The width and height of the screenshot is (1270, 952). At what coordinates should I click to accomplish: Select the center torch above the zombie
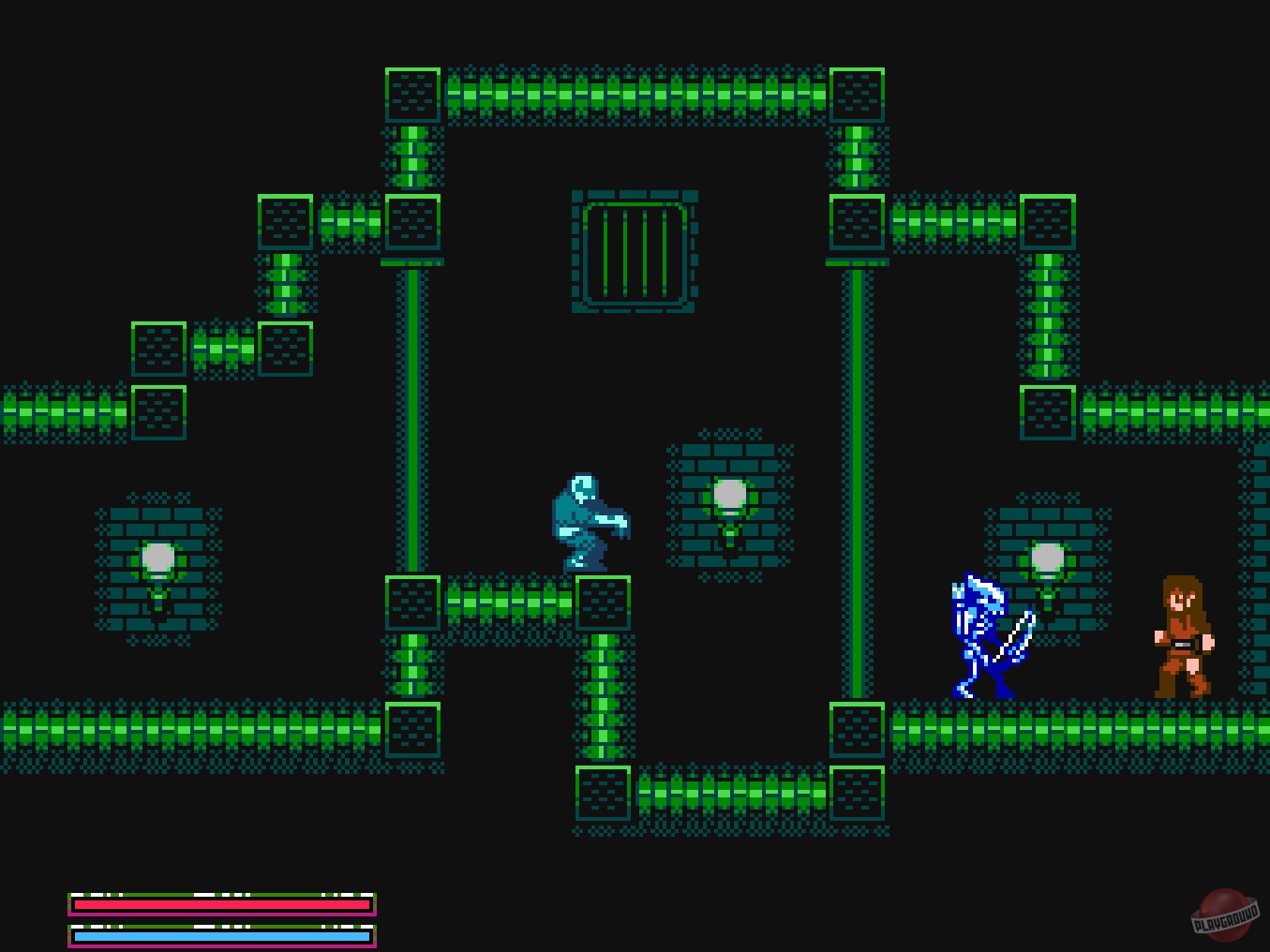[x=728, y=497]
